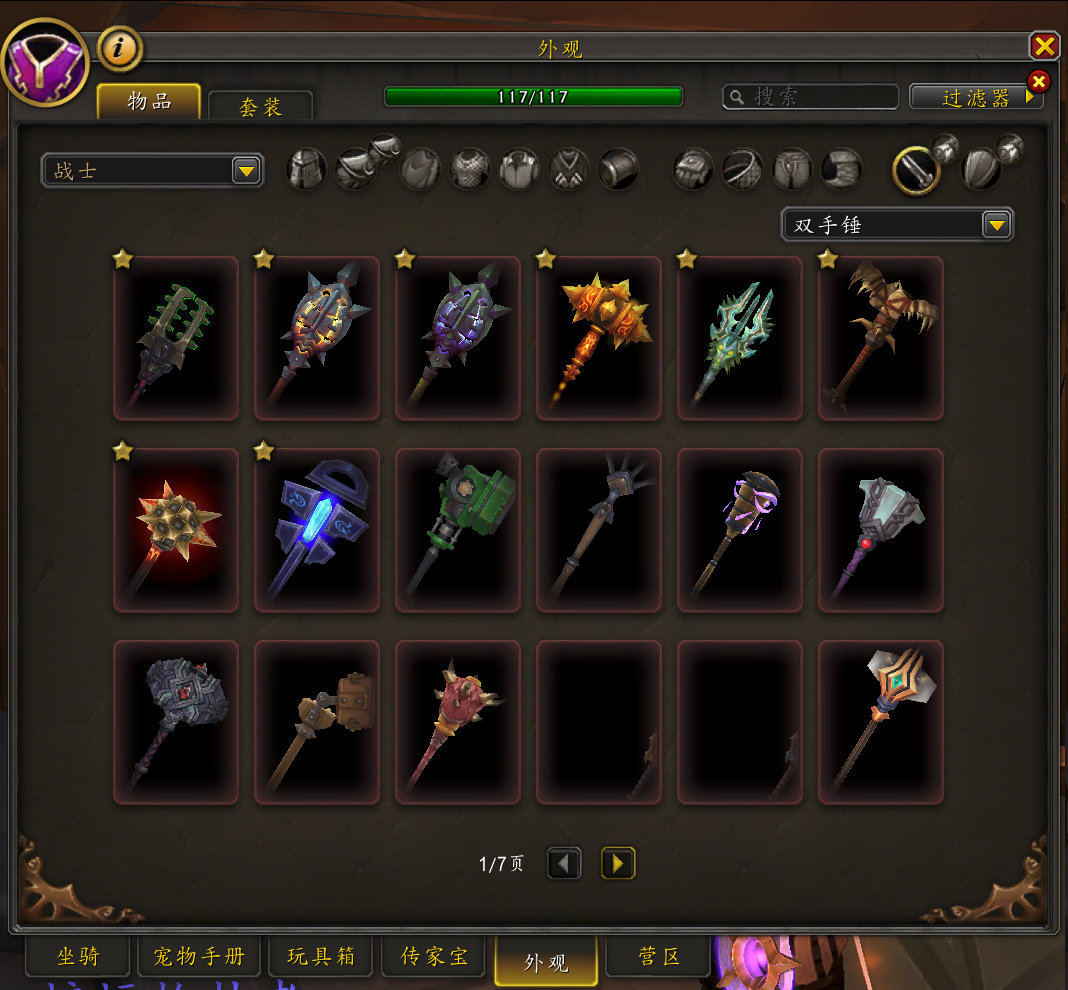Click the 搜索 search box
The width and height of the screenshot is (1068, 990).
pos(810,96)
